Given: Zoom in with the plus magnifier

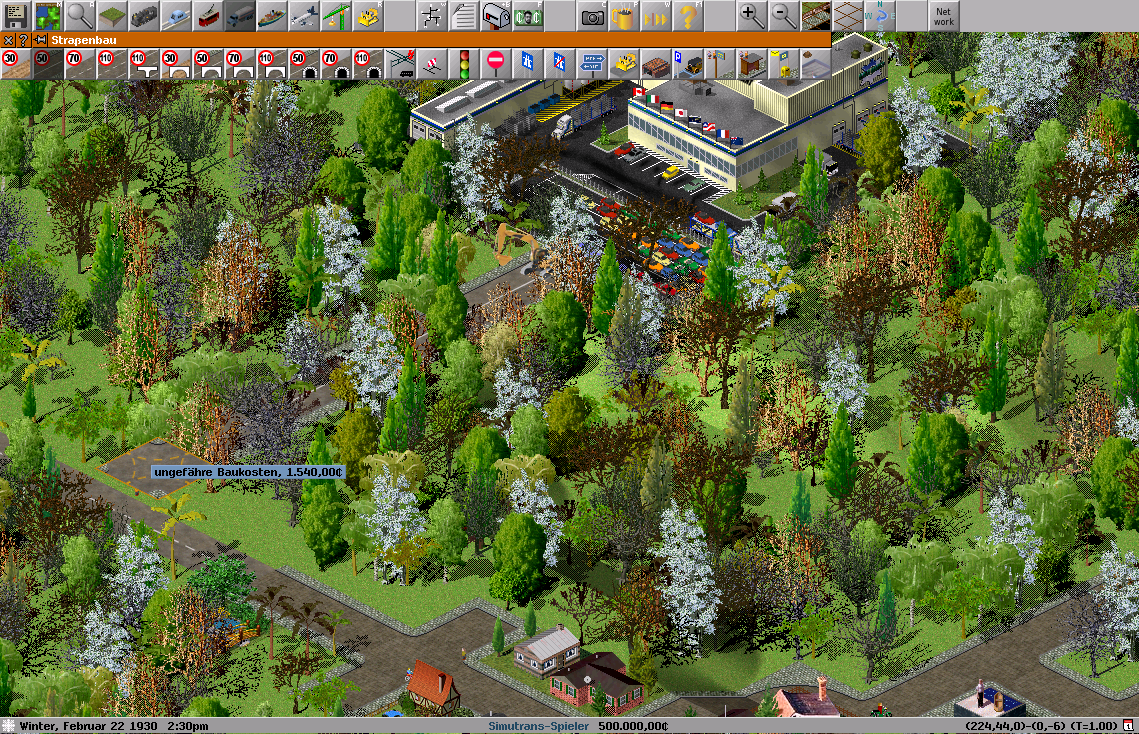Looking at the screenshot, I should point(752,16).
